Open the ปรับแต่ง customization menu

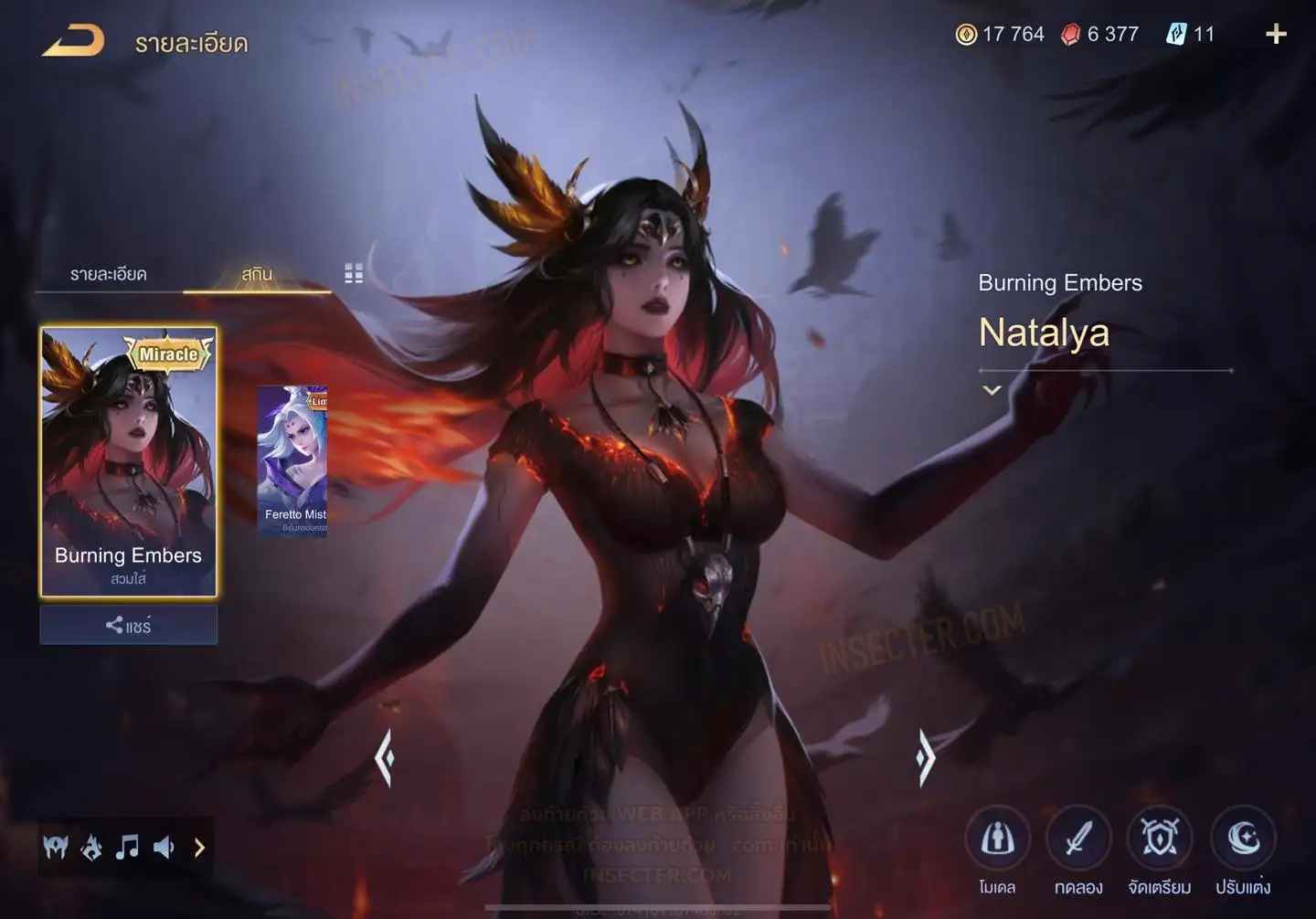click(x=1243, y=839)
